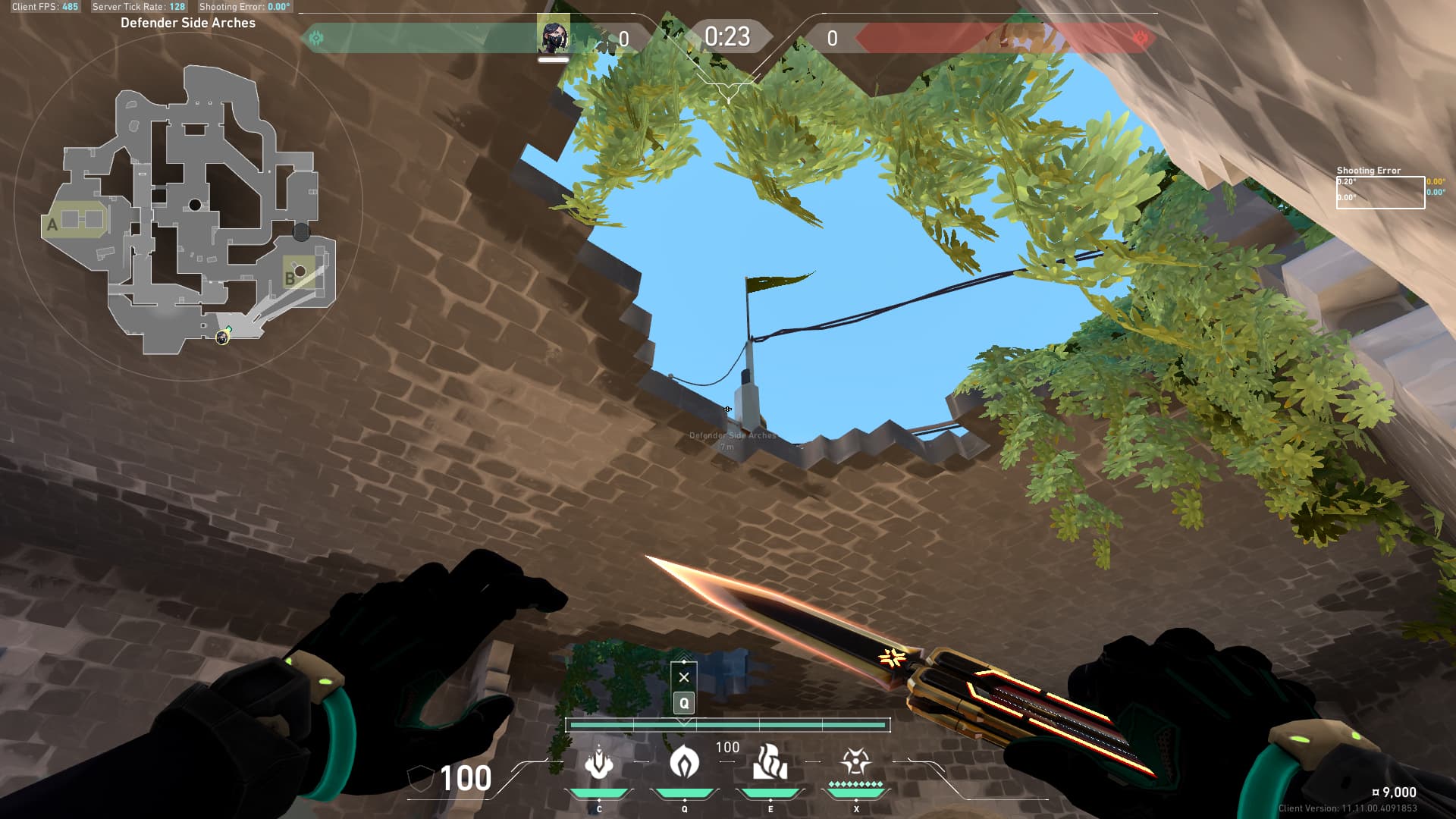Select the A site marker on minimap

coord(52,224)
